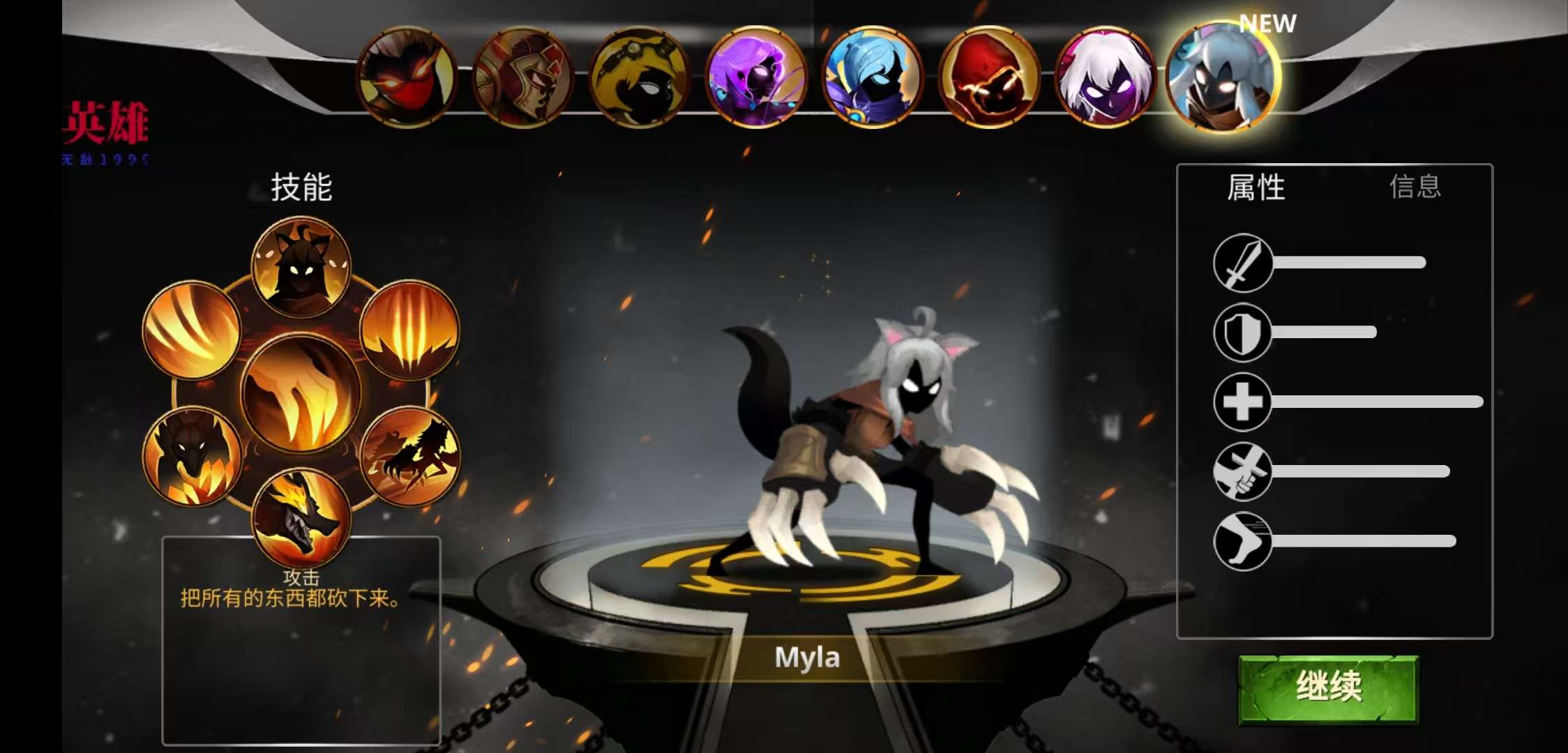Select the NEW Myla hero portrait

pyautogui.click(x=1222, y=77)
